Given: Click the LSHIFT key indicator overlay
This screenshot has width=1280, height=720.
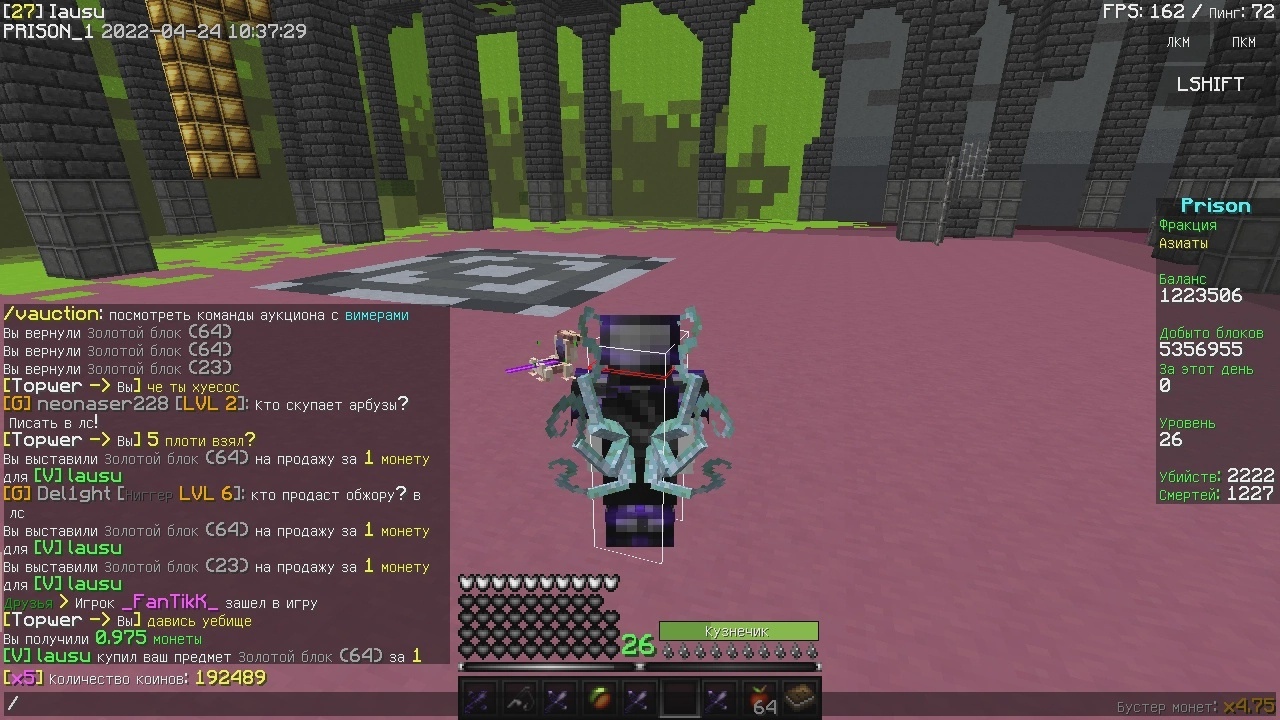Looking at the screenshot, I should 1209,84.
